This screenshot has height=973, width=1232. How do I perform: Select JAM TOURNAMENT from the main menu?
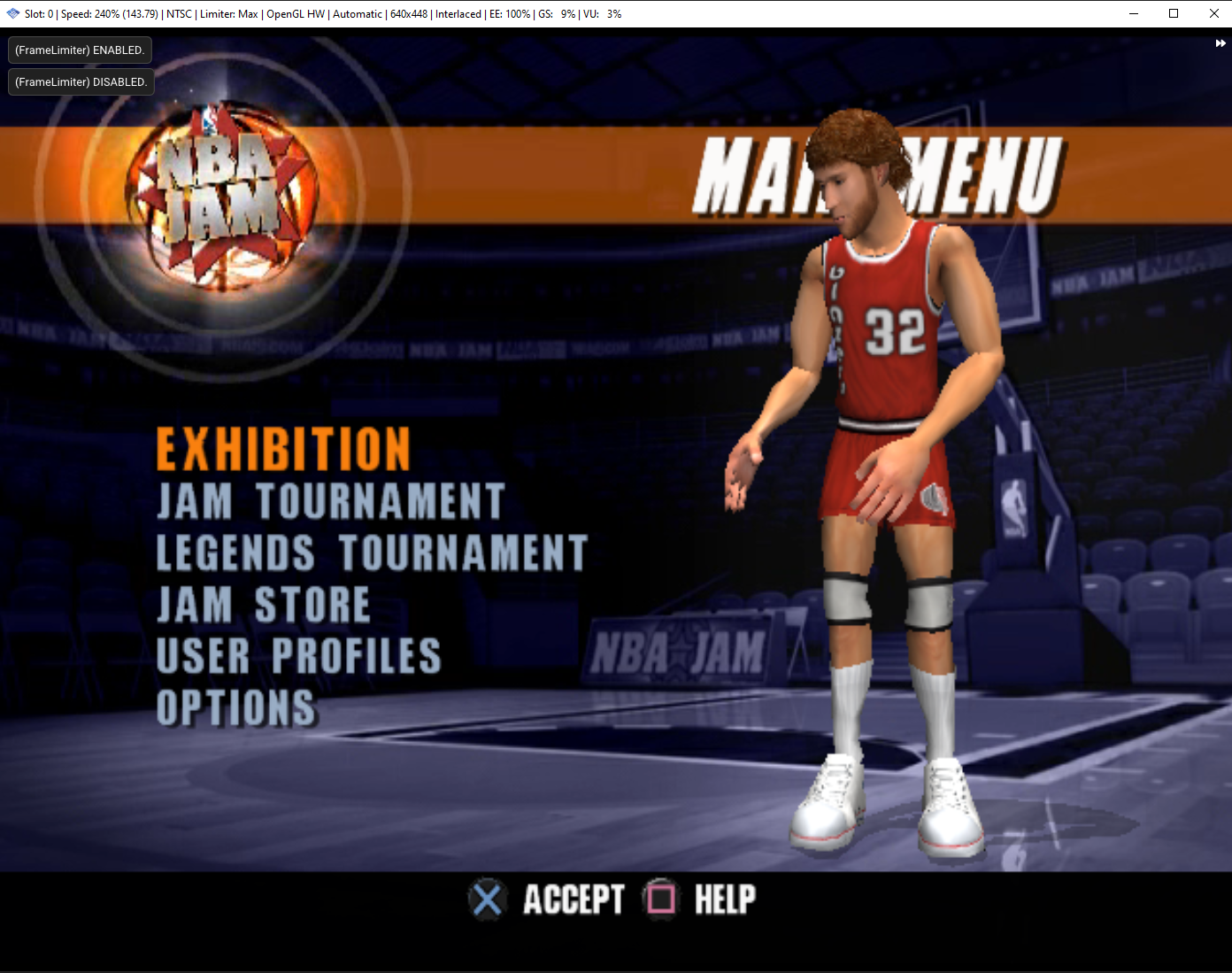[330, 501]
